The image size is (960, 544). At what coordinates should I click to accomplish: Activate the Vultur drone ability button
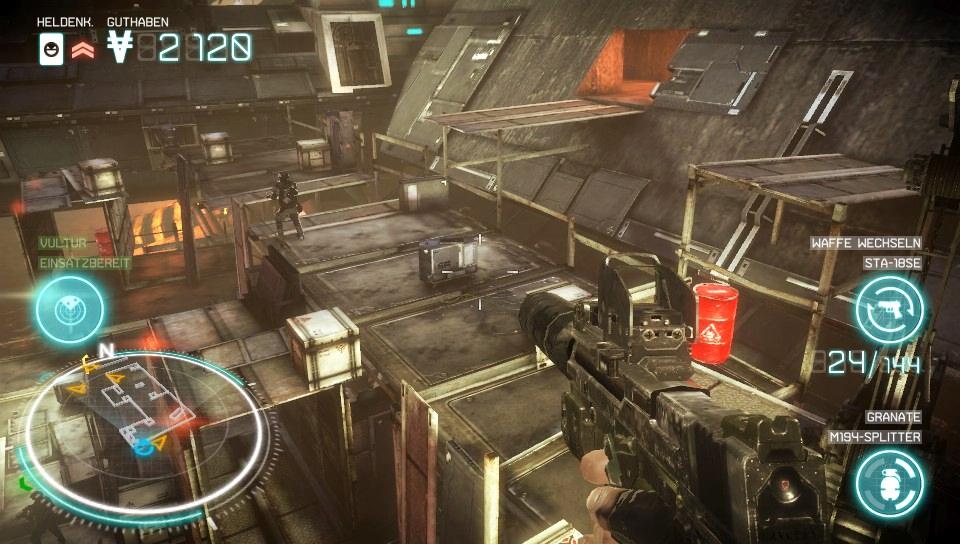(70, 309)
